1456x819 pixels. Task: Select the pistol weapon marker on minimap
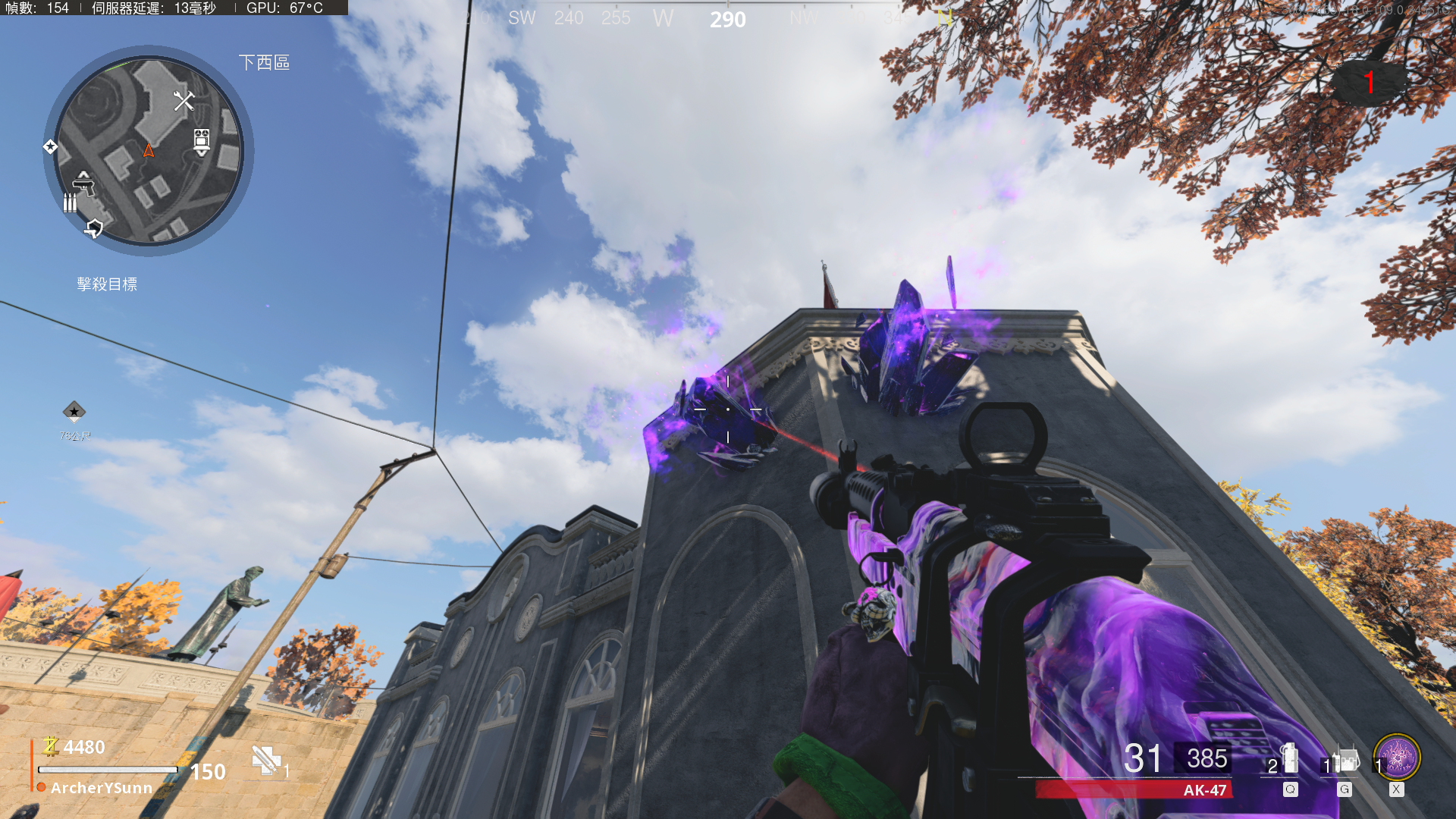[x=83, y=183]
